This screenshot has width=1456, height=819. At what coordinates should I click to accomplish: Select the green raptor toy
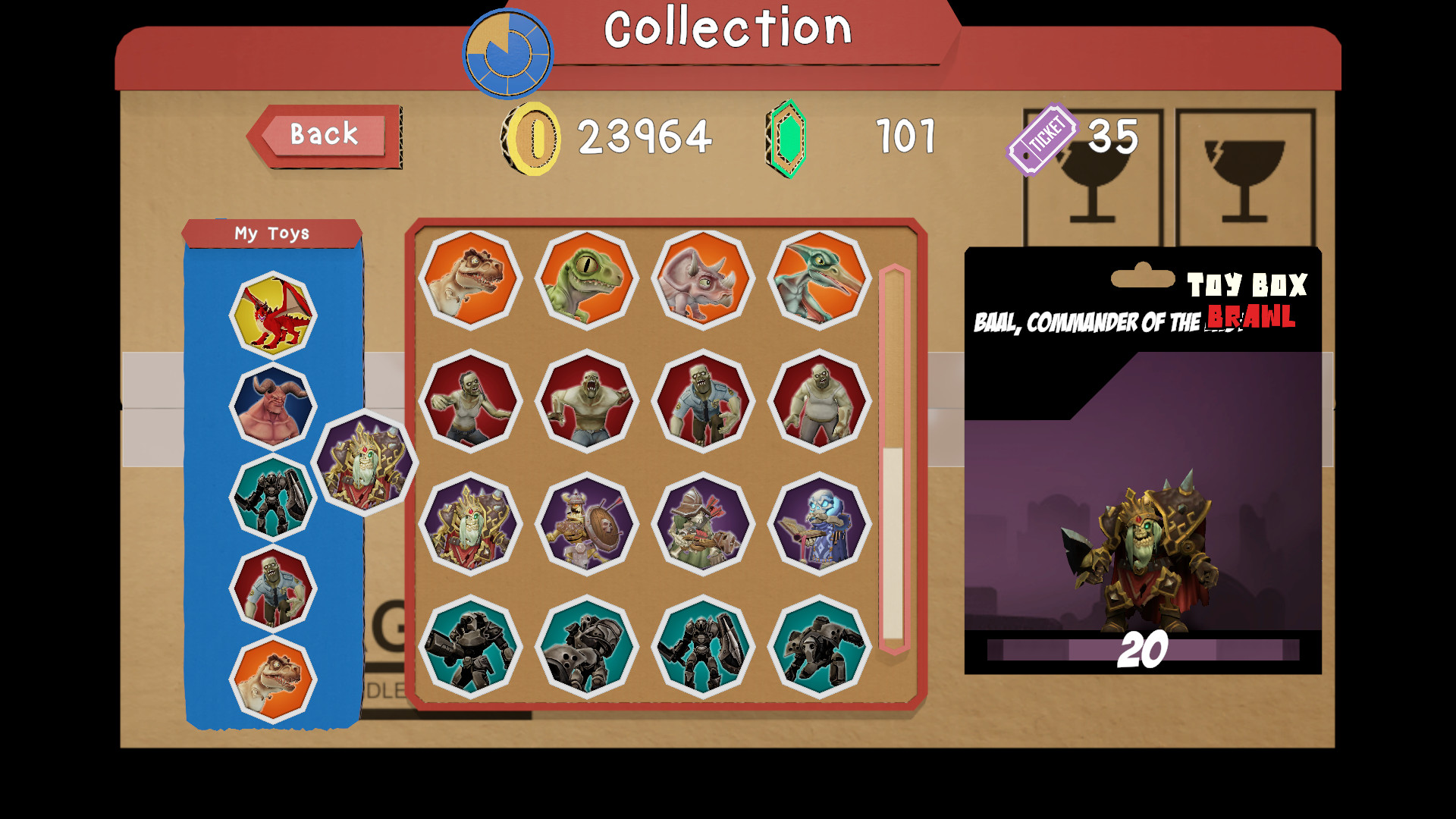pos(585,279)
